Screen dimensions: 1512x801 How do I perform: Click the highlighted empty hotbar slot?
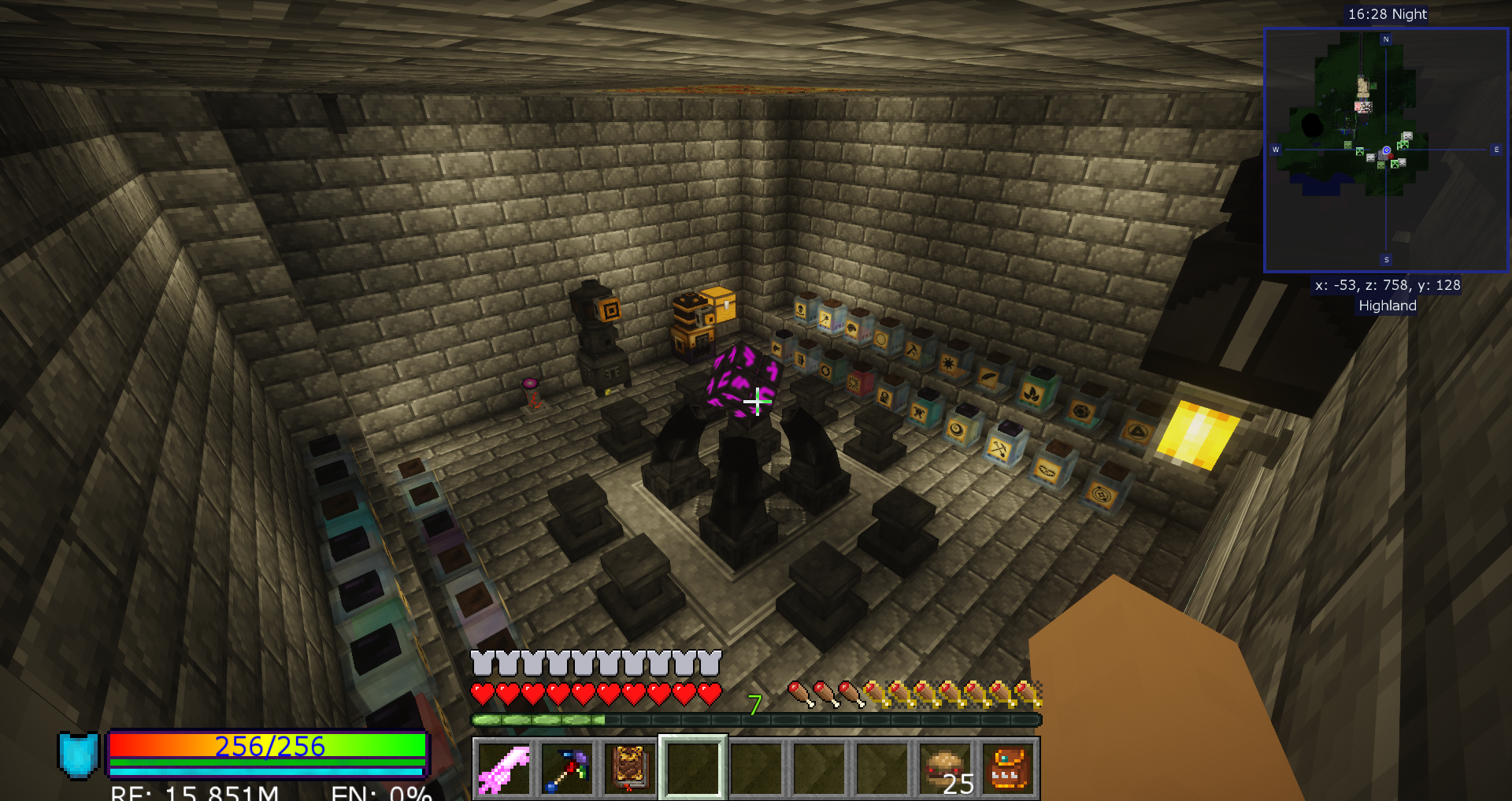pyautogui.click(x=693, y=769)
